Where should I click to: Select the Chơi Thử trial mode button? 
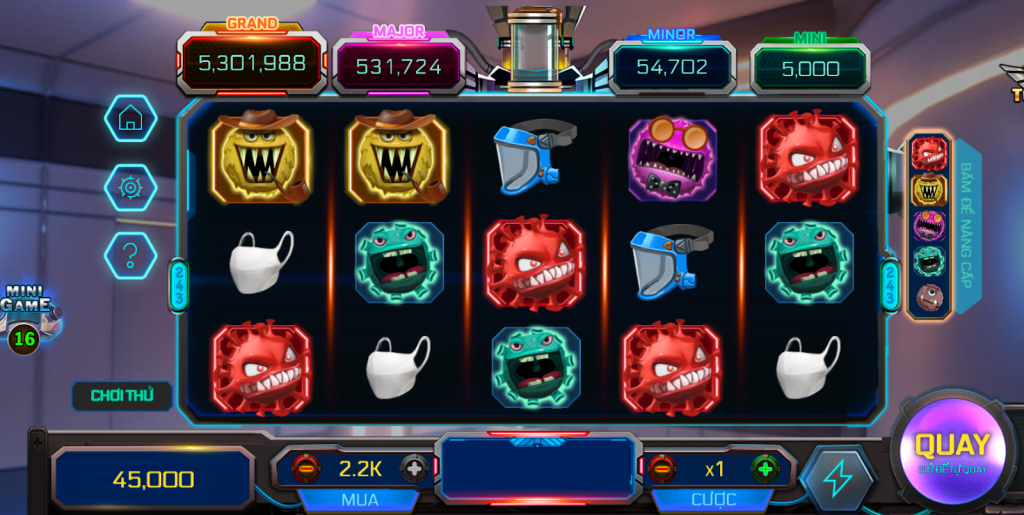pyautogui.click(x=122, y=395)
